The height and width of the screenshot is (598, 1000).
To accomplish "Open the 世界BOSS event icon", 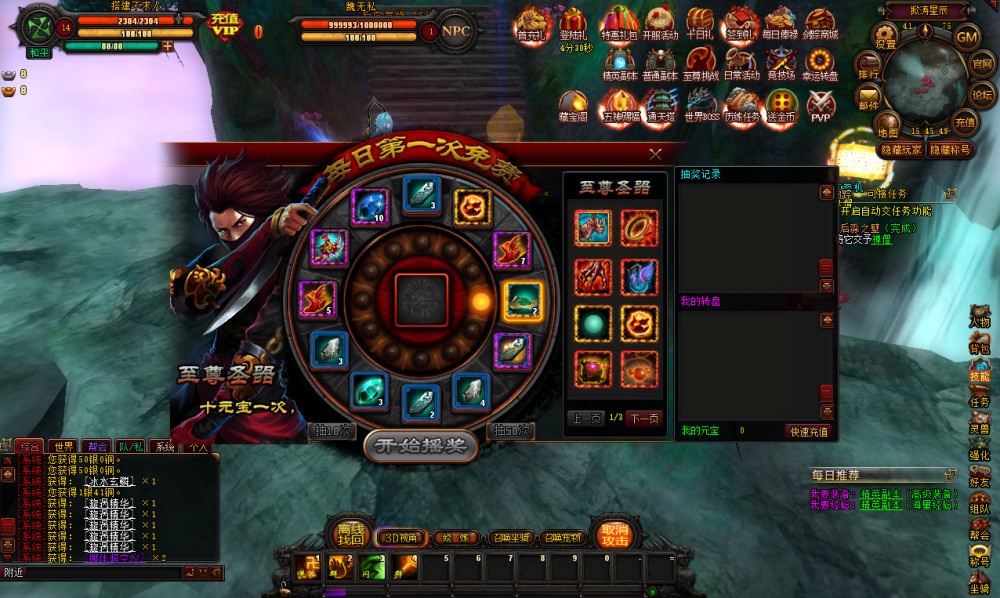I will (701, 104).
